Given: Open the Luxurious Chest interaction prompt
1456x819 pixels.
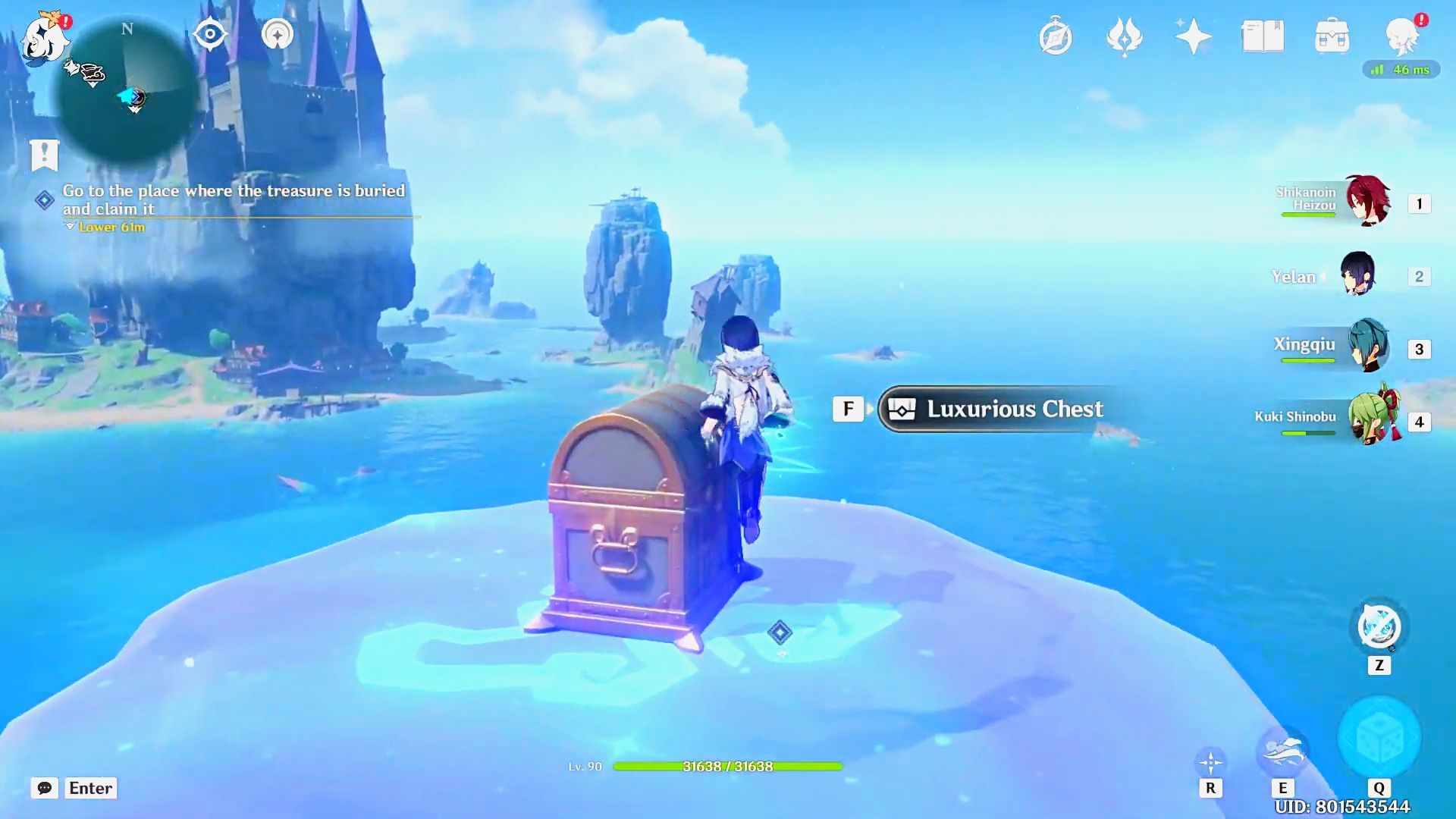Looking at the screenshot, I should 992,409.
